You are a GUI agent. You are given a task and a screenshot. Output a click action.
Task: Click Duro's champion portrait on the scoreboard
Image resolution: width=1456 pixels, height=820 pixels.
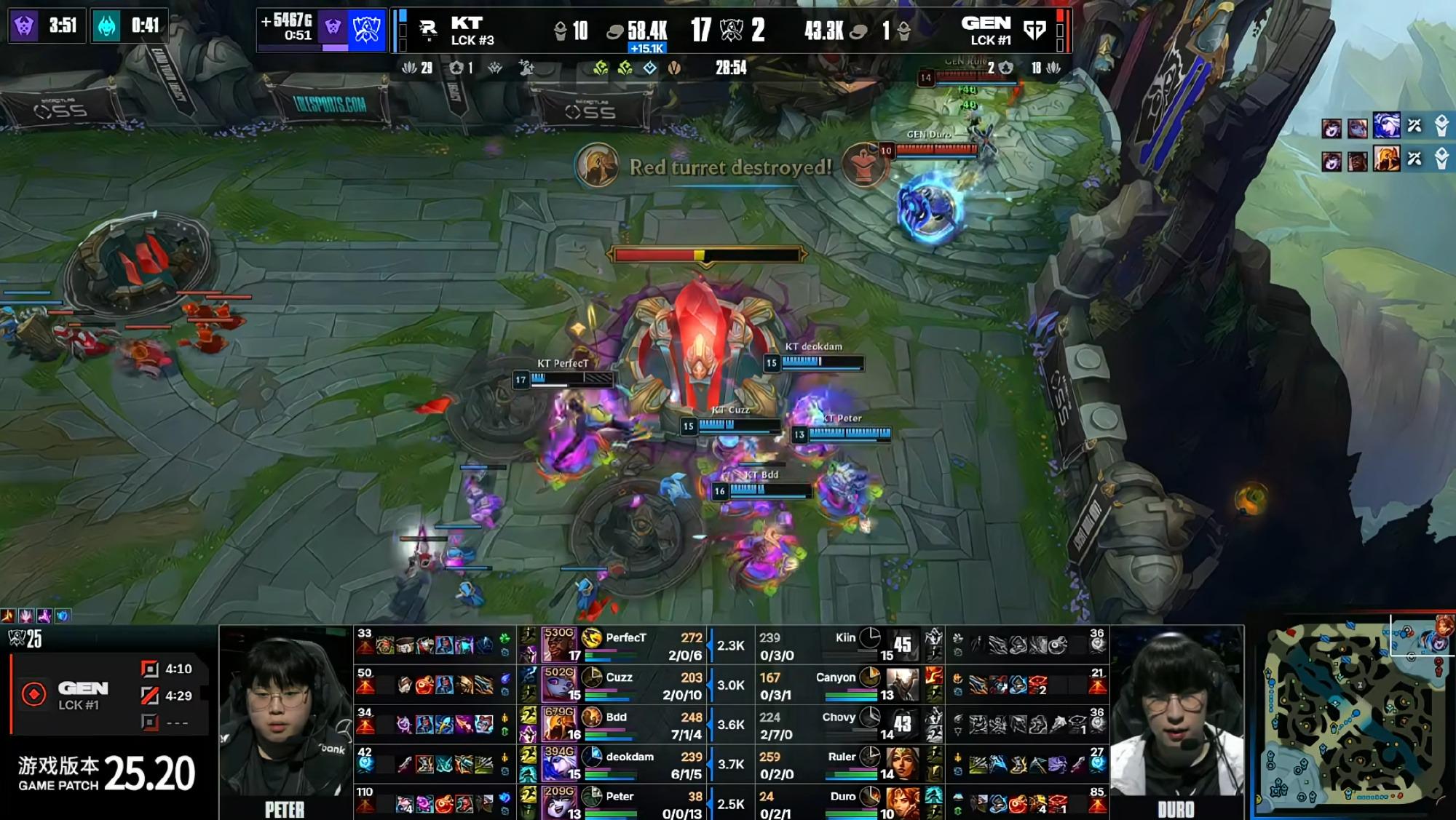pyautogui.click(x=901, y=803)
